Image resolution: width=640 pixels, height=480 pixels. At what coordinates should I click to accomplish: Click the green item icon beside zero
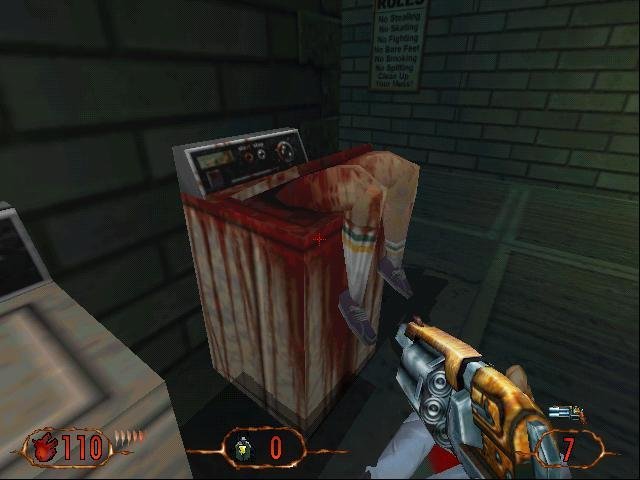tap(243, 449)
